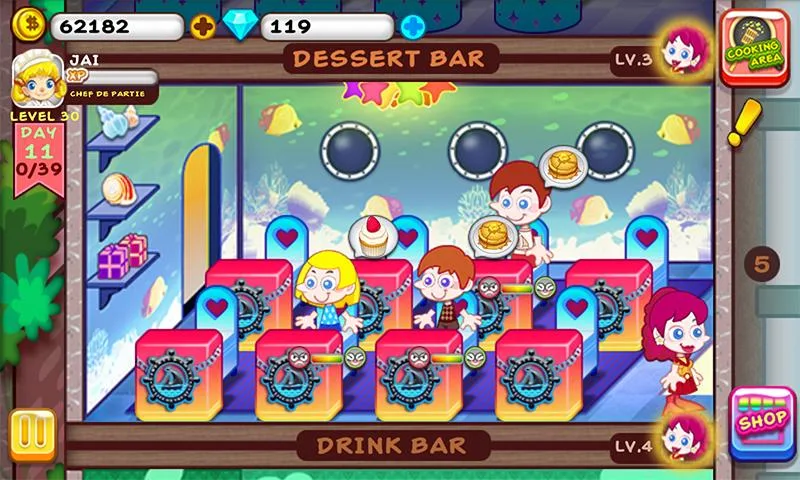800x480 pixels.
Task: Click the yellow exclamation mark alert
Action: tap(742, 124)
